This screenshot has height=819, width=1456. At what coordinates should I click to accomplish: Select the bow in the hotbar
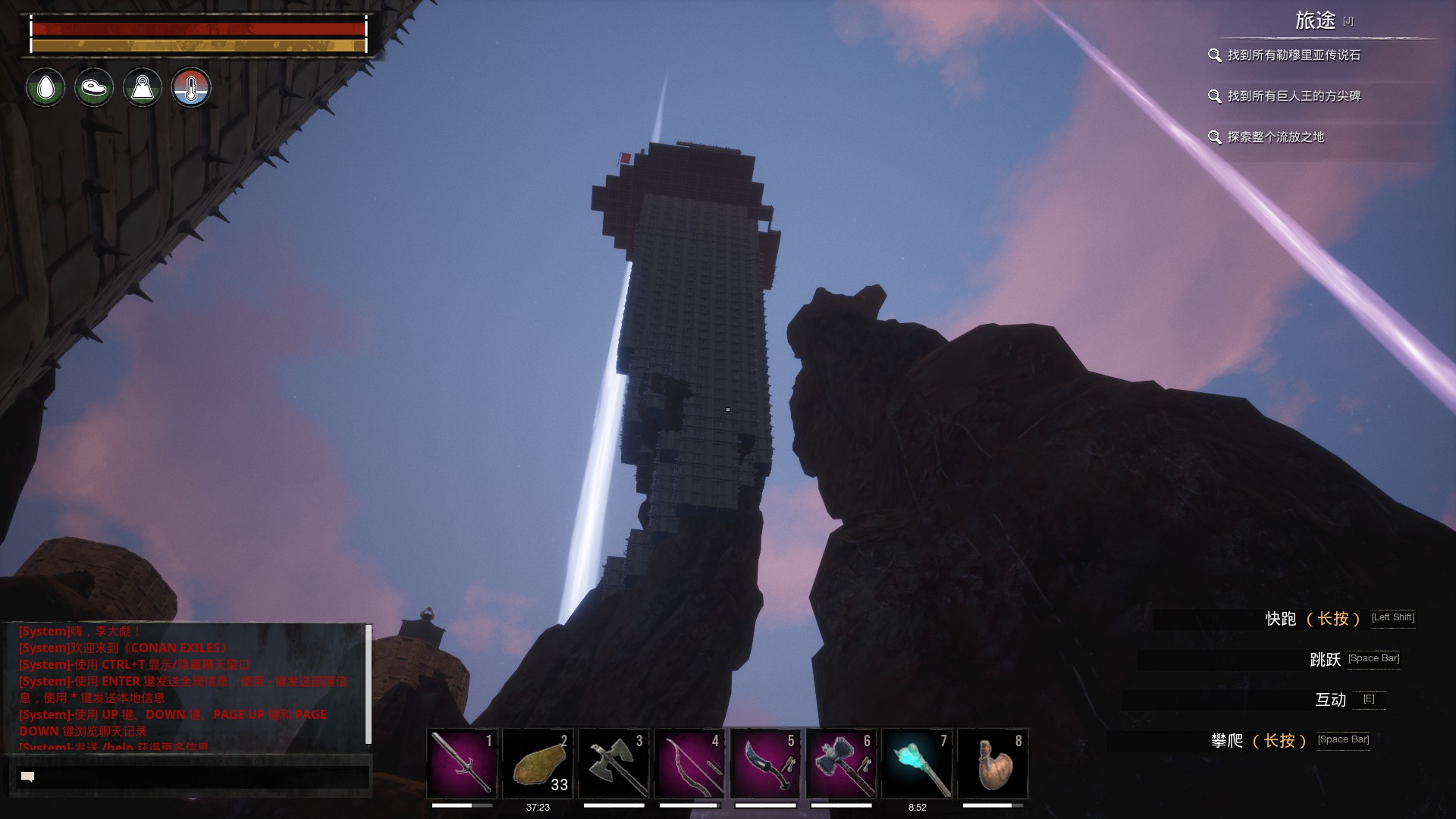click(689, 763)
